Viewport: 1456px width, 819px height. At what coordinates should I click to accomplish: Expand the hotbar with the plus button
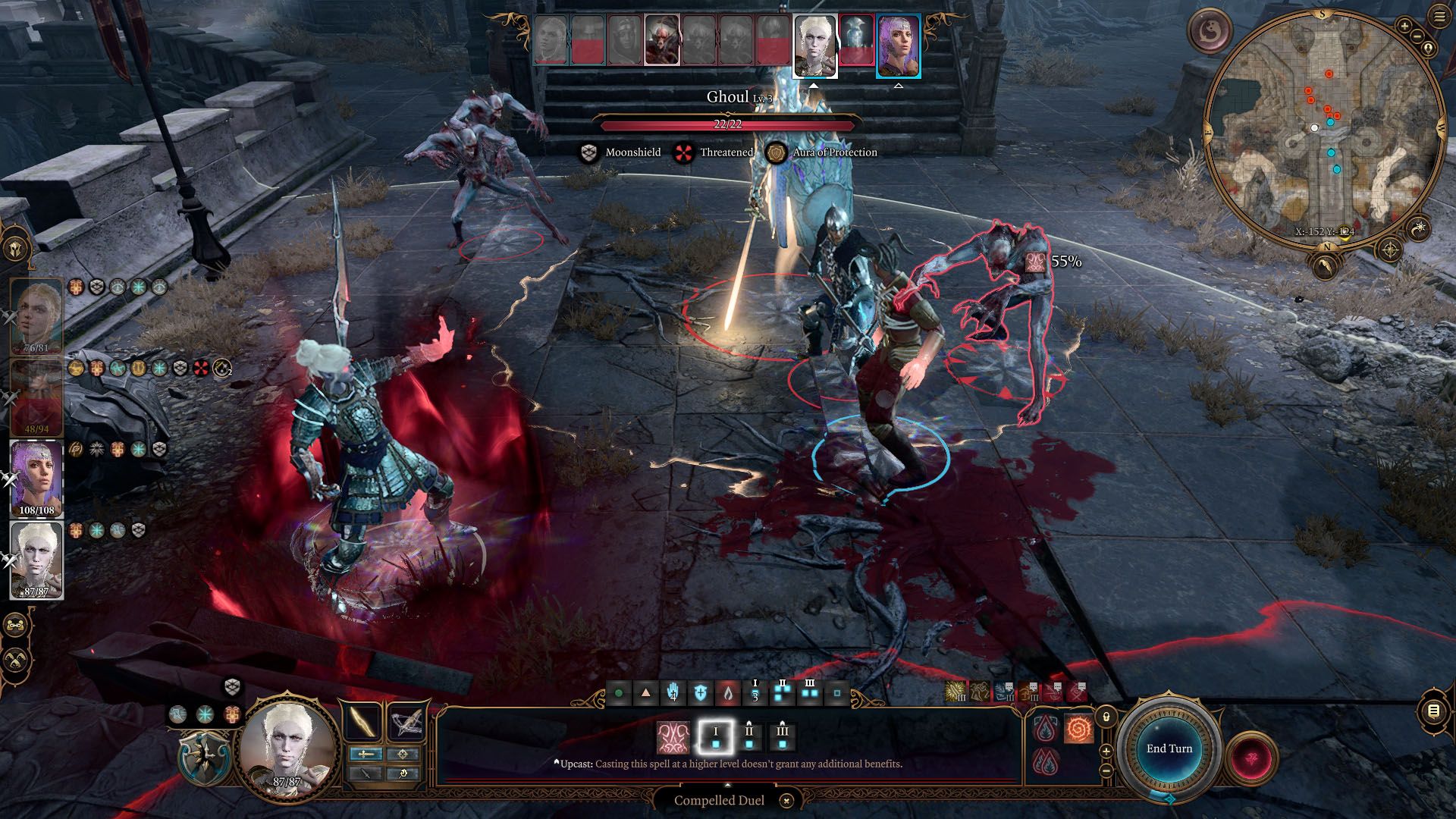coord(1106,752)
